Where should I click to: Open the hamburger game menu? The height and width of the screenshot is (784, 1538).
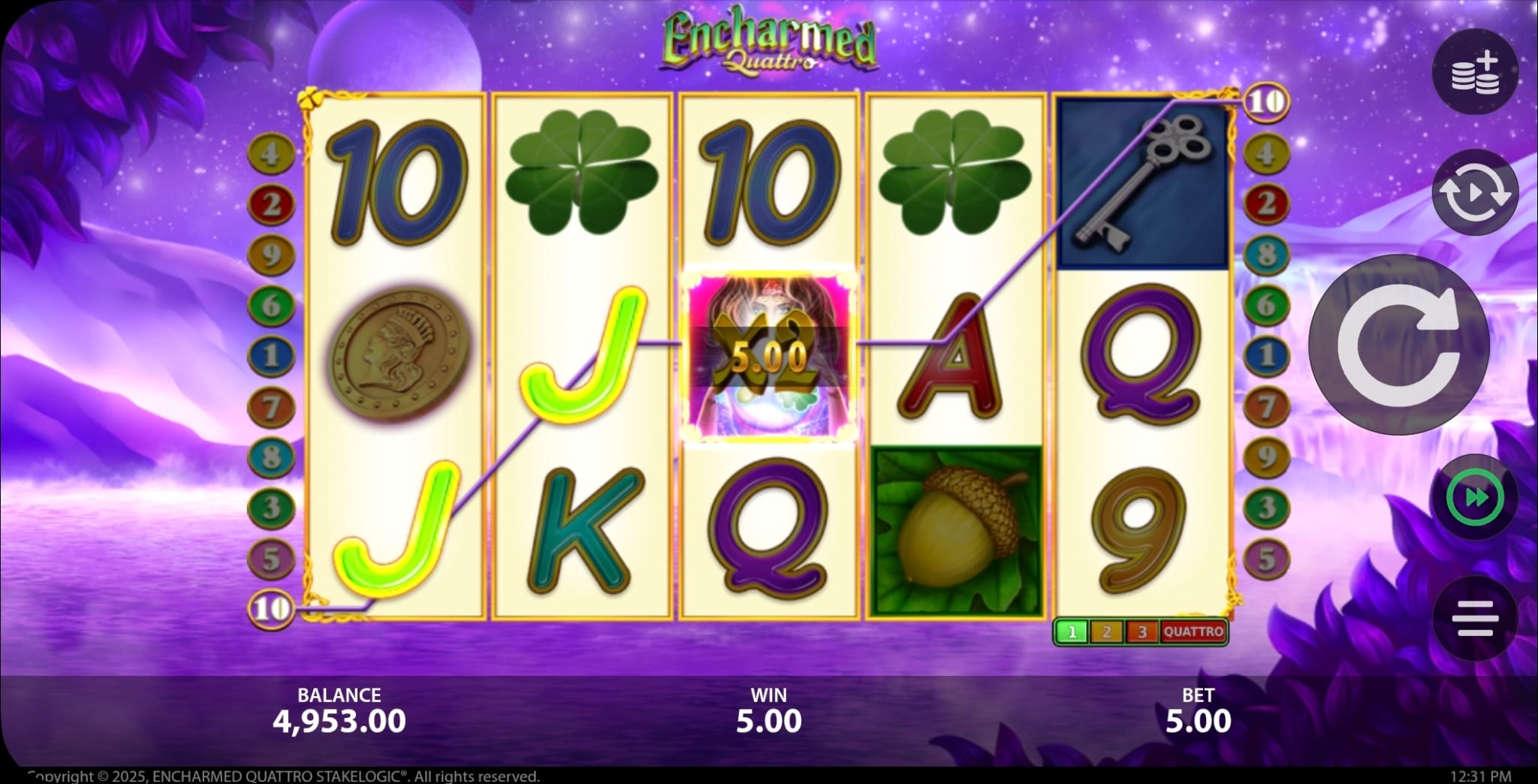[x=1475, y=618]
